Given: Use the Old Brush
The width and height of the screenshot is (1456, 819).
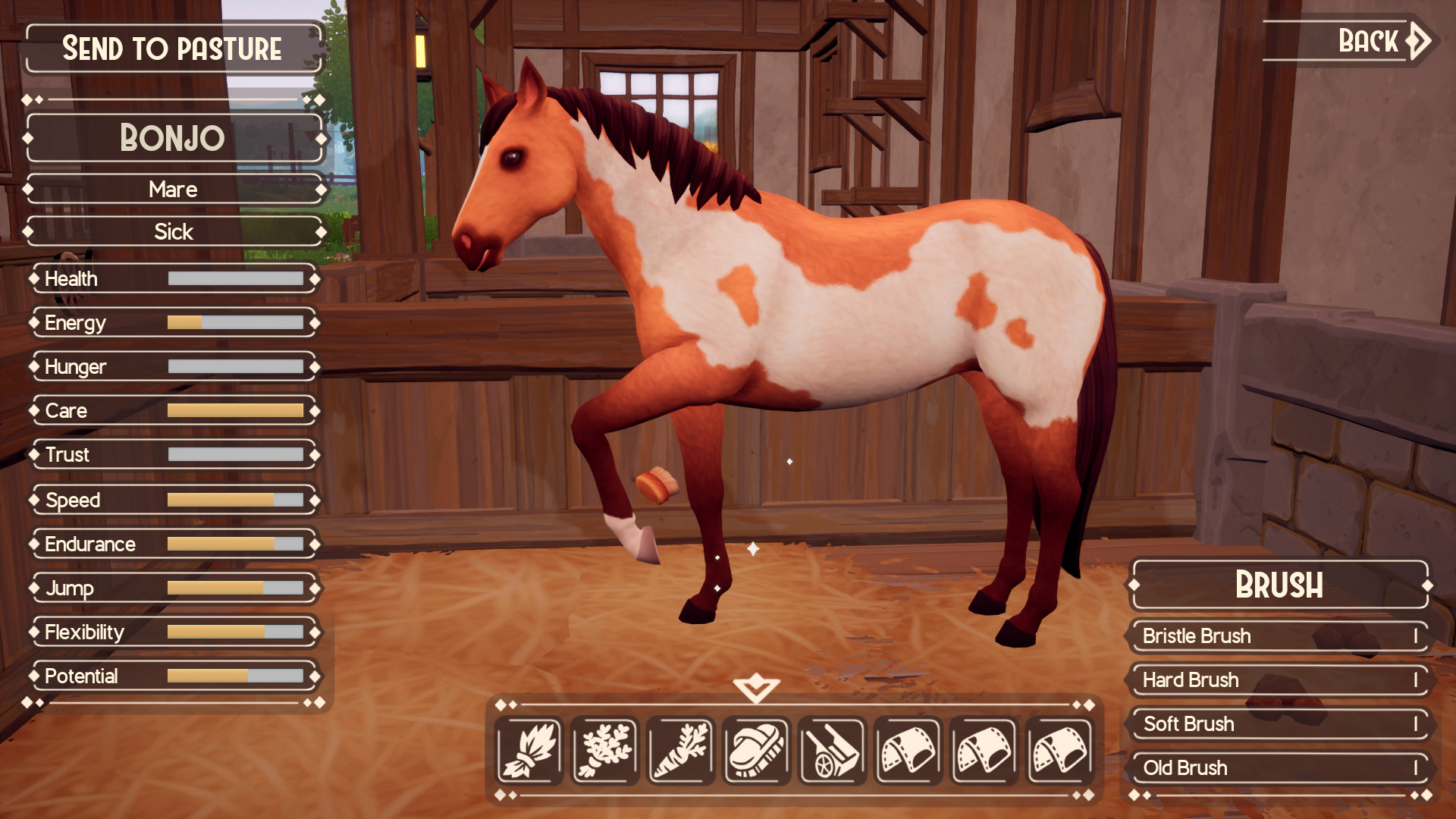Looking at the screenshot, I should (x=1278, y=768).
